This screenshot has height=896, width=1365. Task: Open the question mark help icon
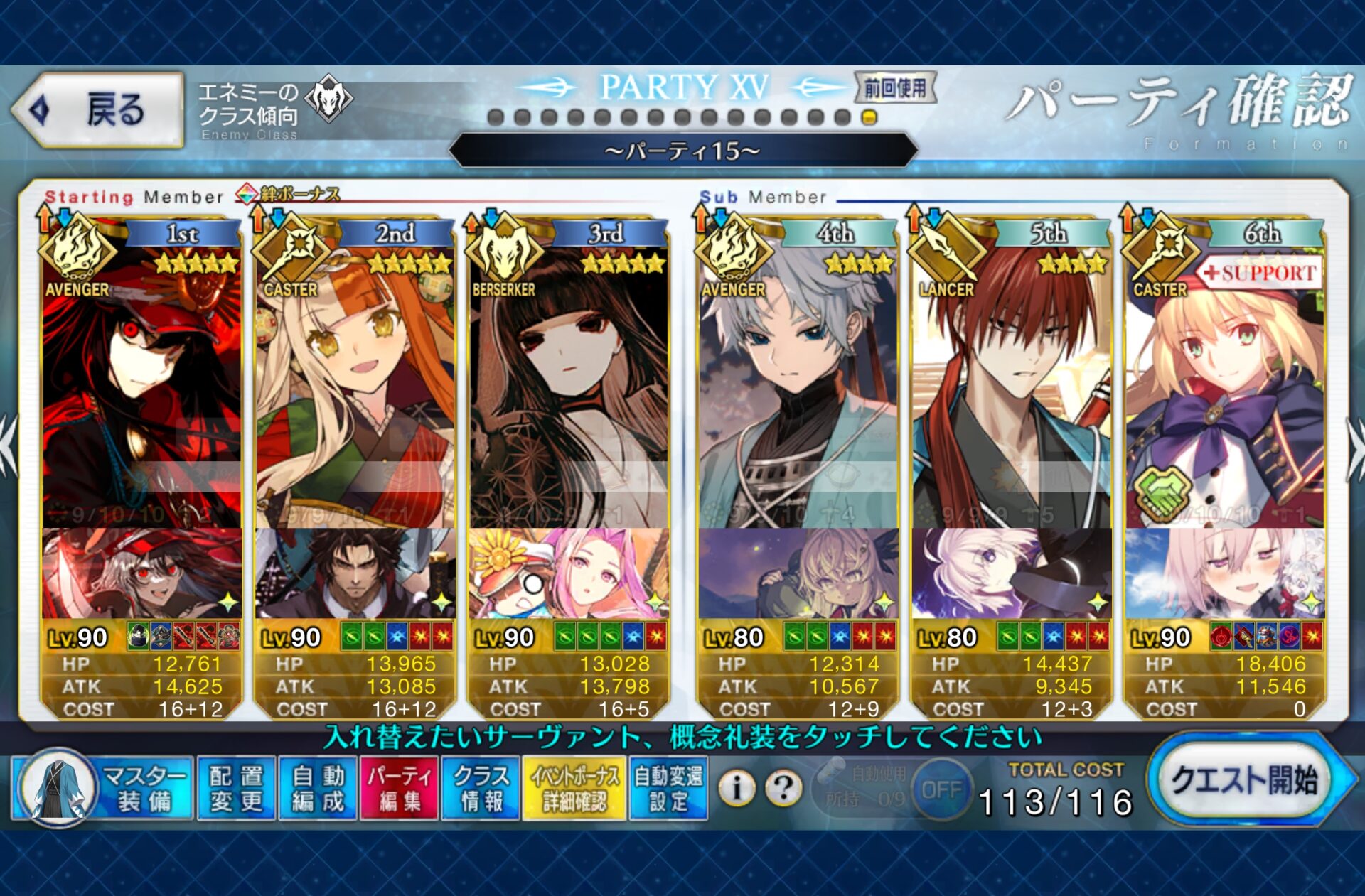783,787
